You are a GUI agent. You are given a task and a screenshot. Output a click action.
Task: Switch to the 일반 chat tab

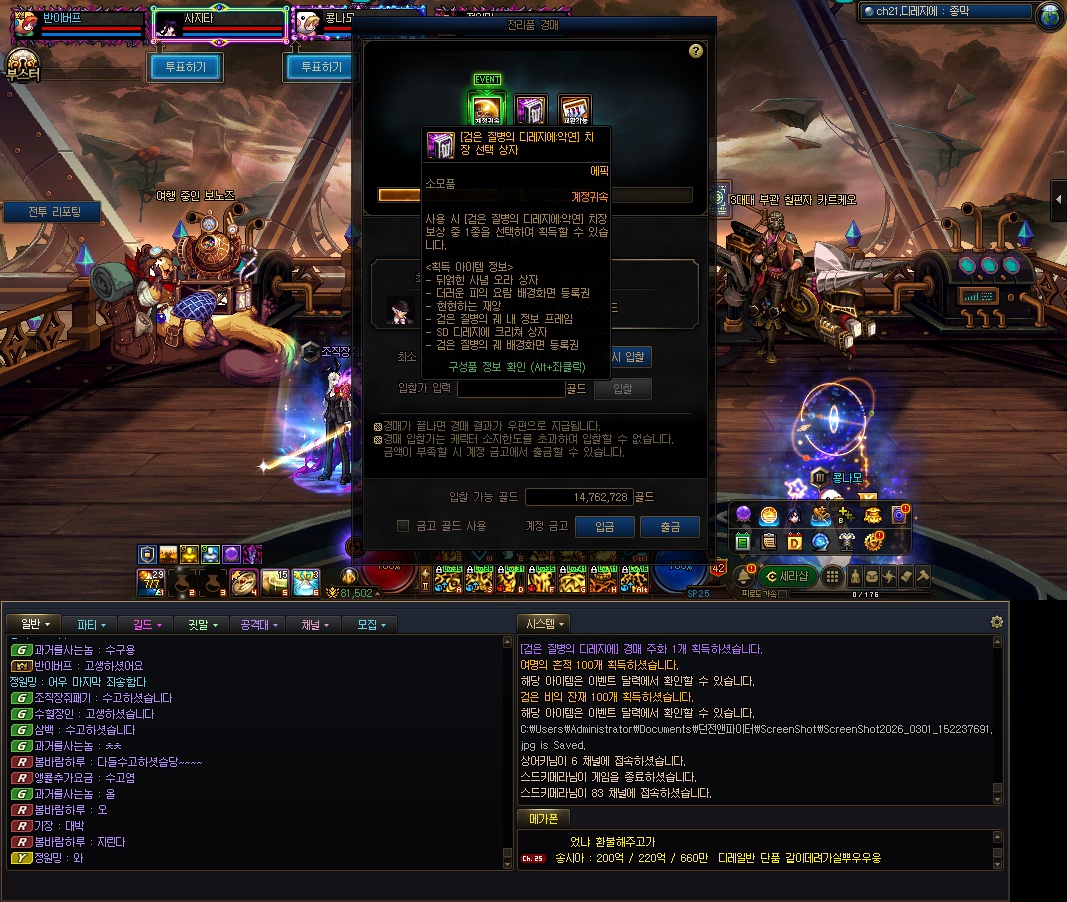tap(35, 624)
